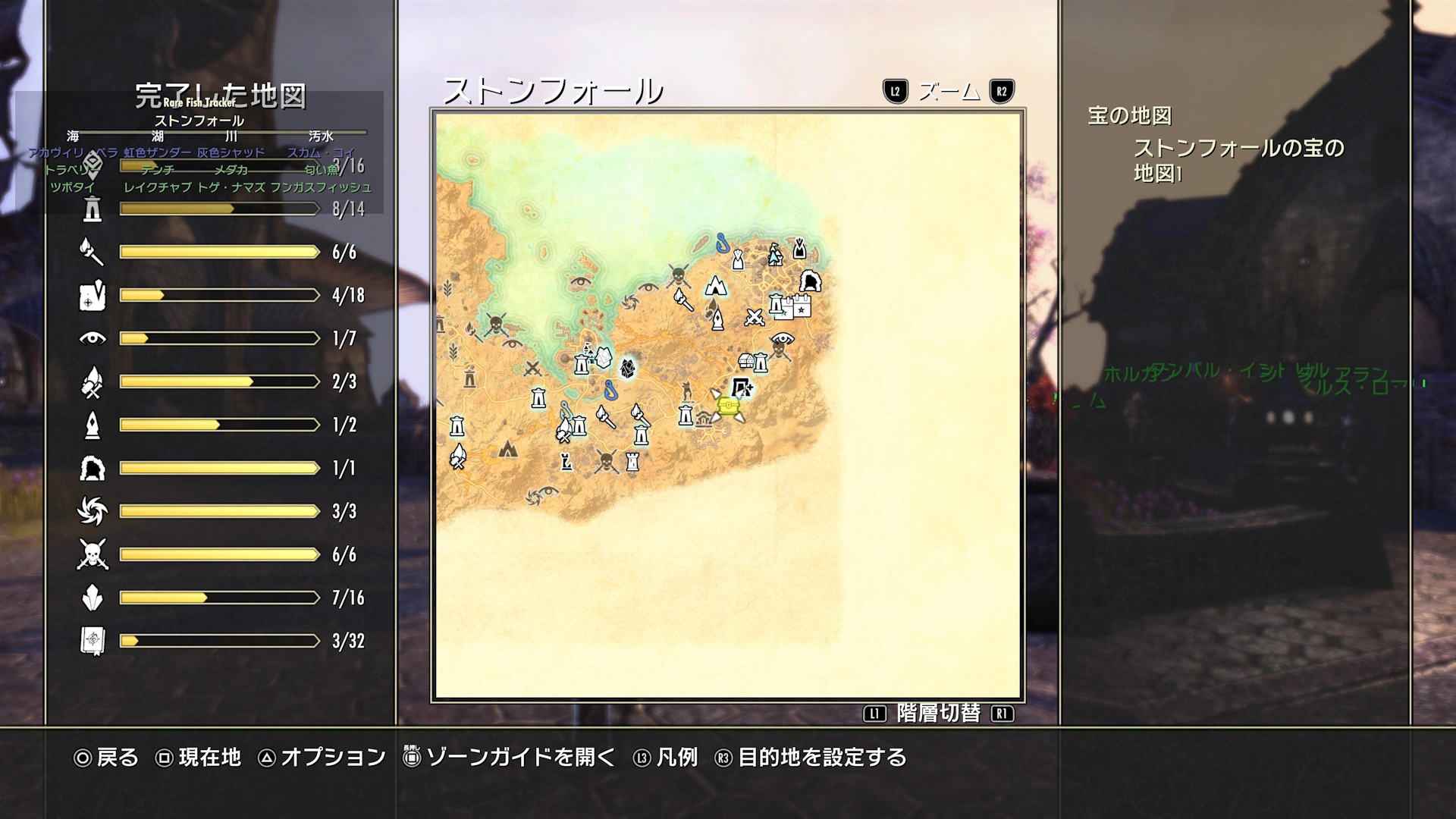Choose the columned bank building marker

704,419
